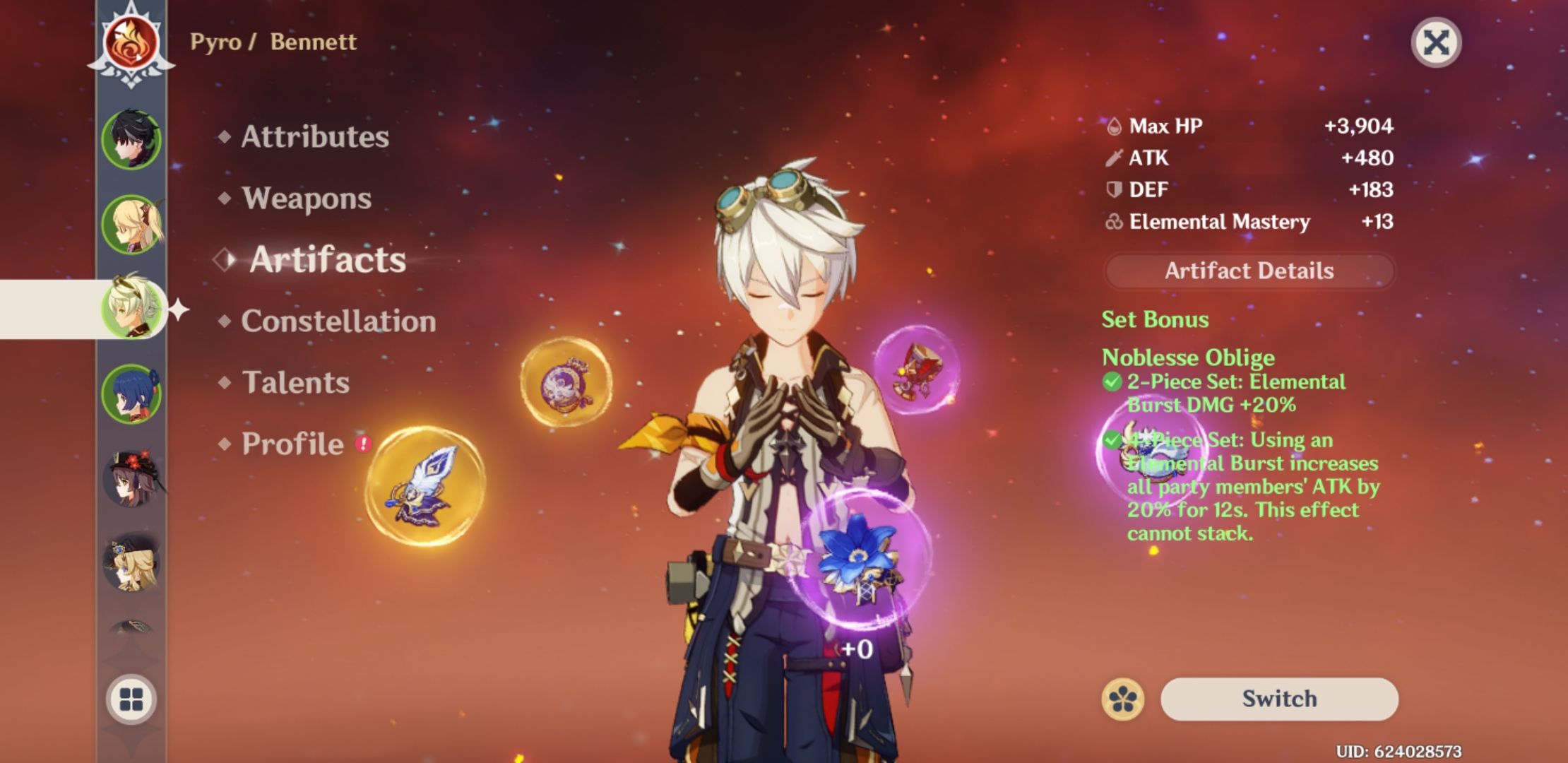Switch to the Constellation tab
The image size is (1568, 763).
click(x=337, y=321)
